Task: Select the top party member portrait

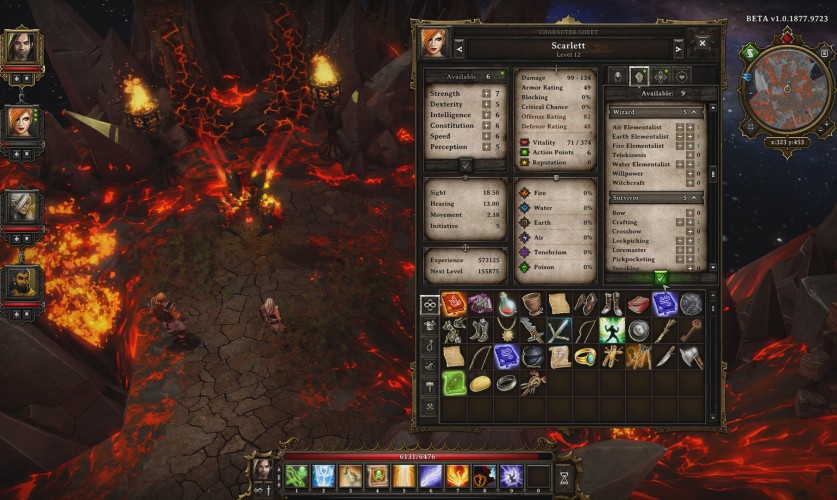Action: coord(21,46)
